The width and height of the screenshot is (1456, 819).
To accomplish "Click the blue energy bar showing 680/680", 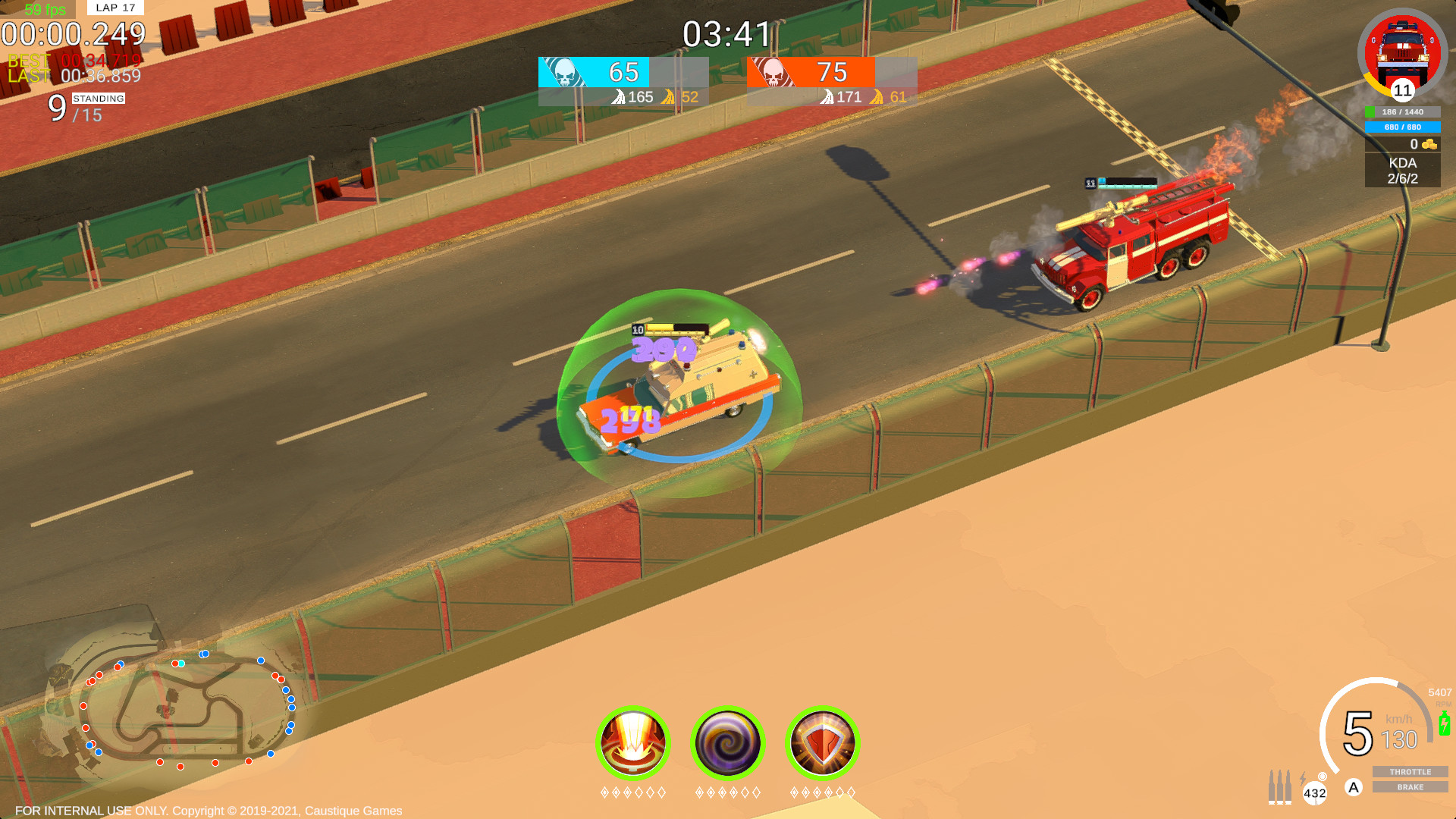I will coord(1402,127).
